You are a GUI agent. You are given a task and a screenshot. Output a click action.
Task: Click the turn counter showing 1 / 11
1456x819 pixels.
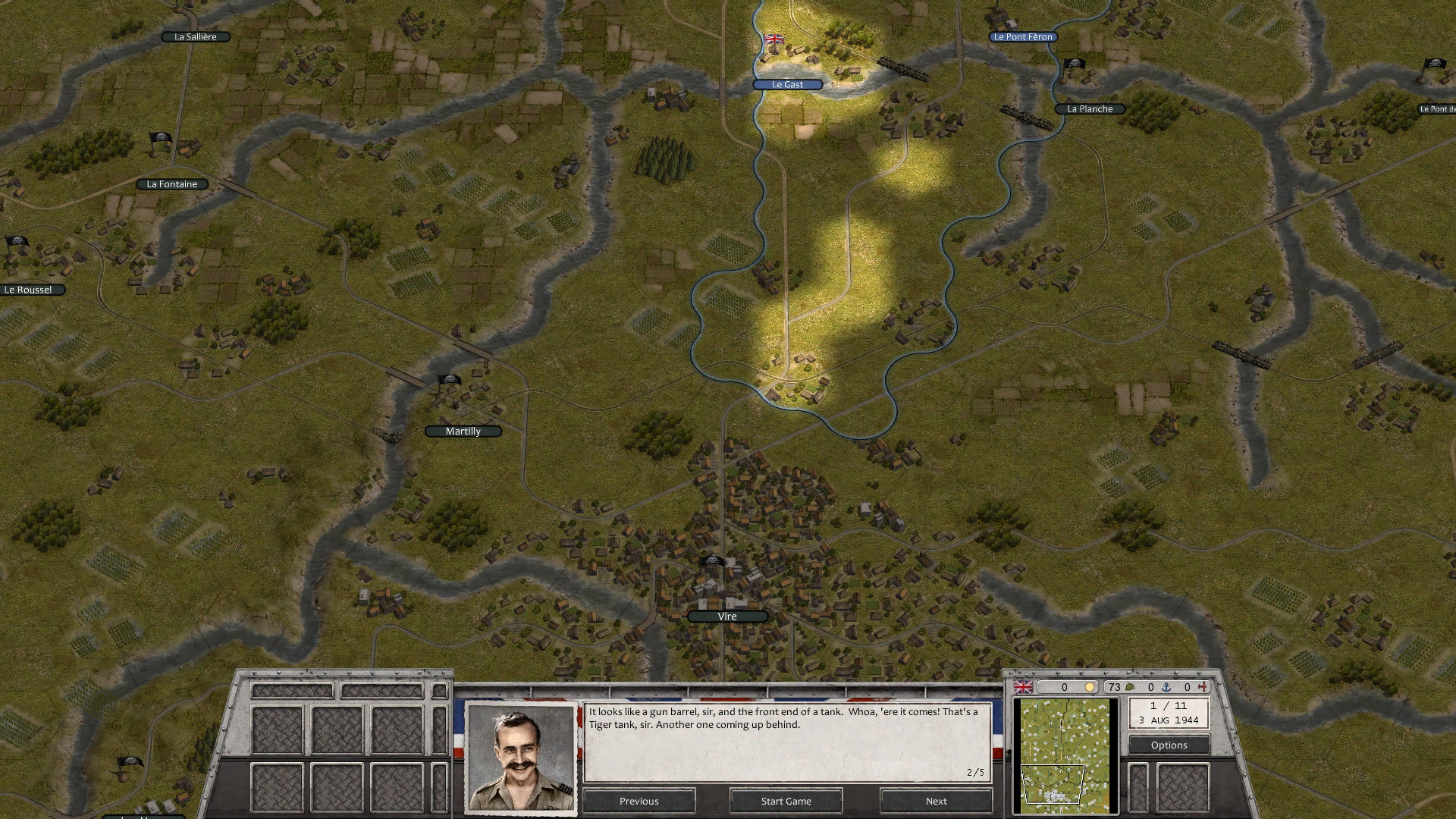click(1168, 706)
